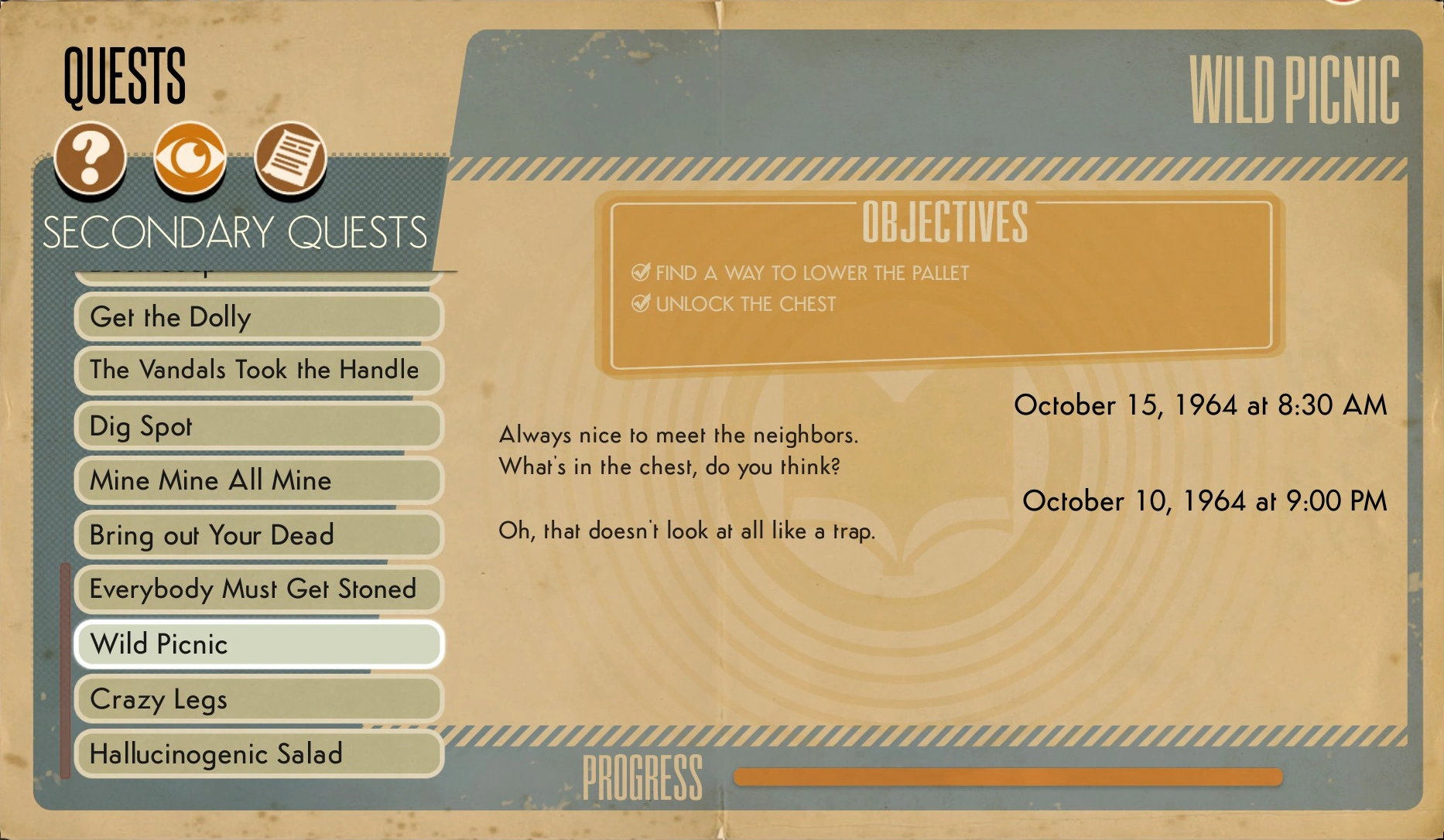The image size is (1444, 840).
Task: Open 'The Vandals Took the Handle' quest
Action: (257, 370)
